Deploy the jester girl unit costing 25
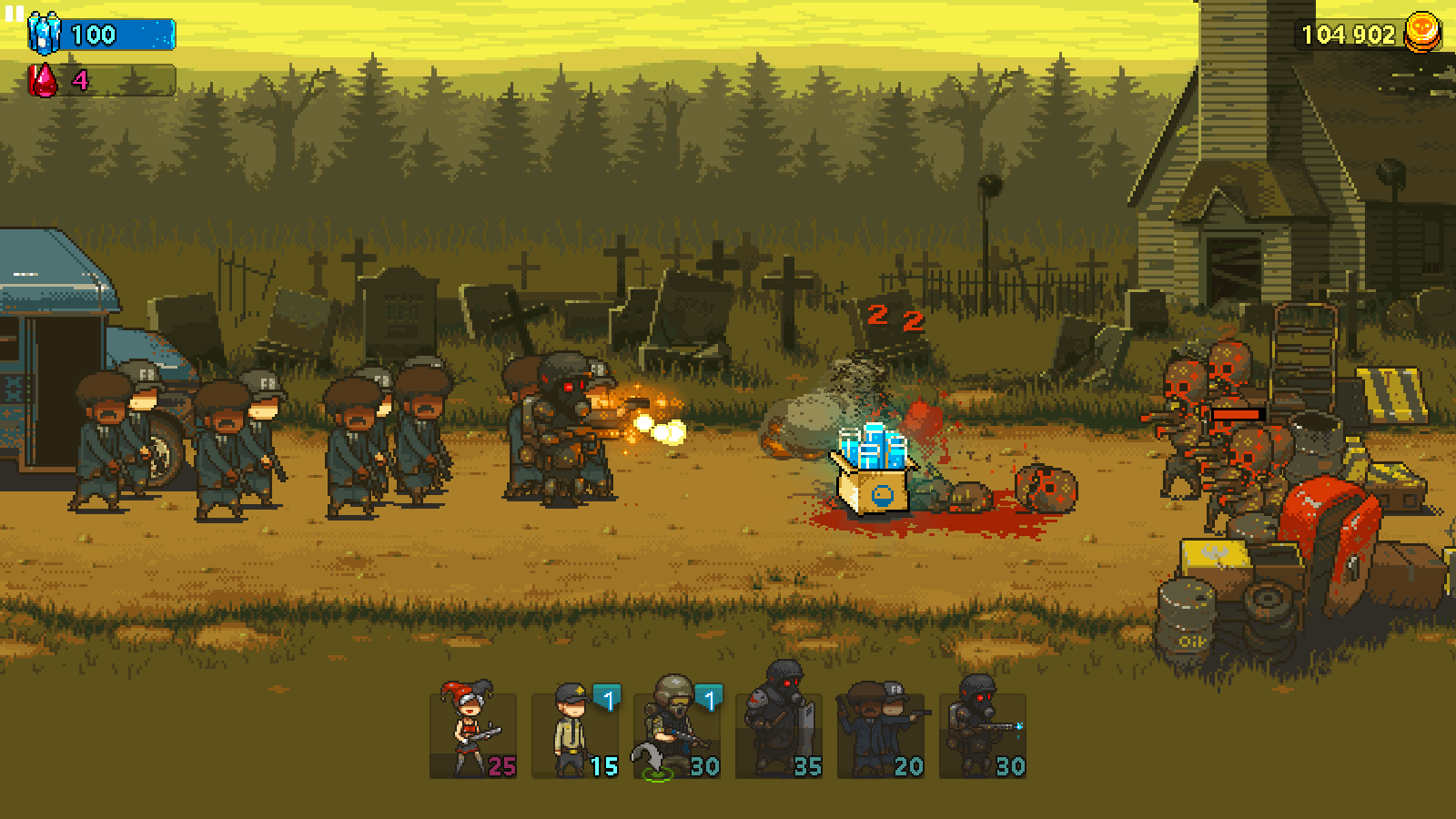The height and width of the screenshot is (819, 1456). 472,733
